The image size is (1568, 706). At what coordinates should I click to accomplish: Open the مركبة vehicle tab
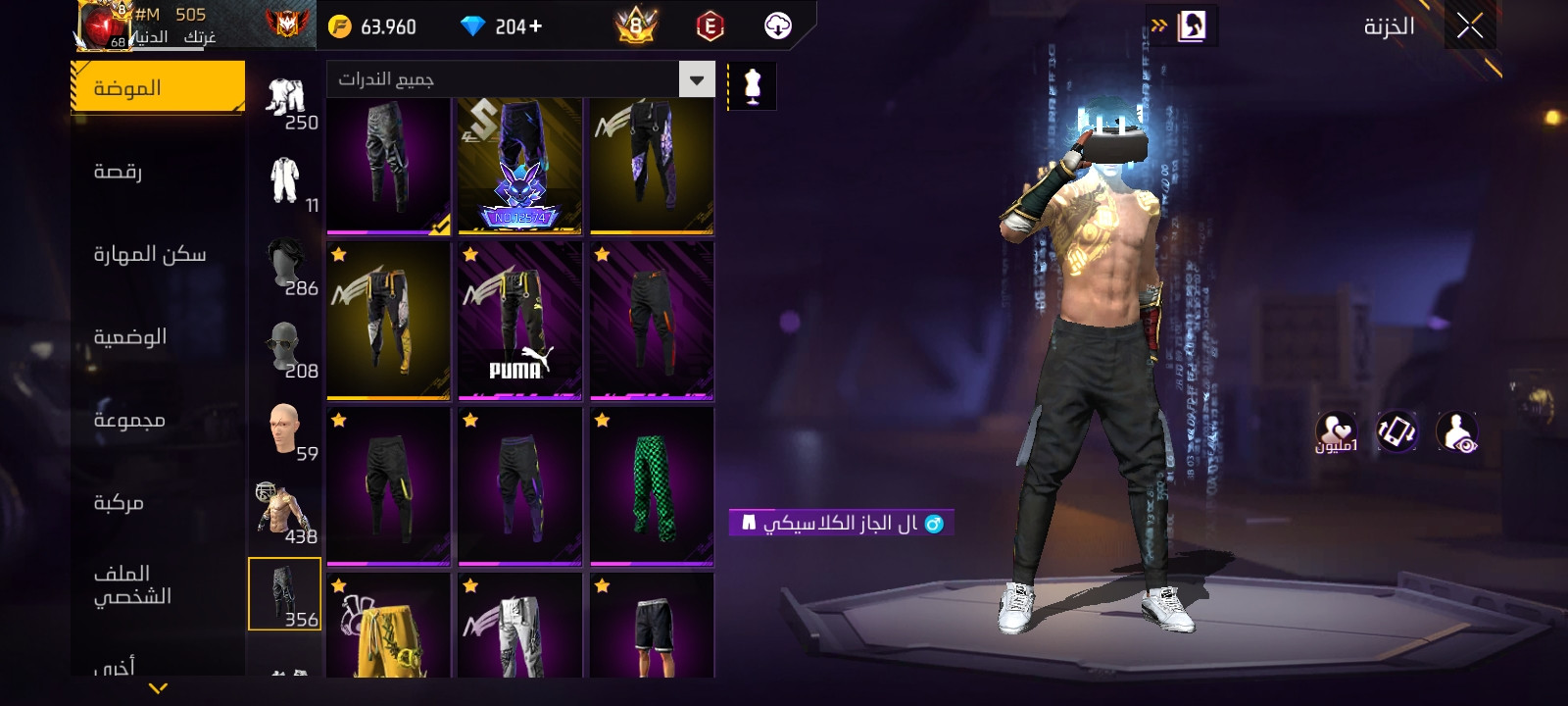pos(119,502)
